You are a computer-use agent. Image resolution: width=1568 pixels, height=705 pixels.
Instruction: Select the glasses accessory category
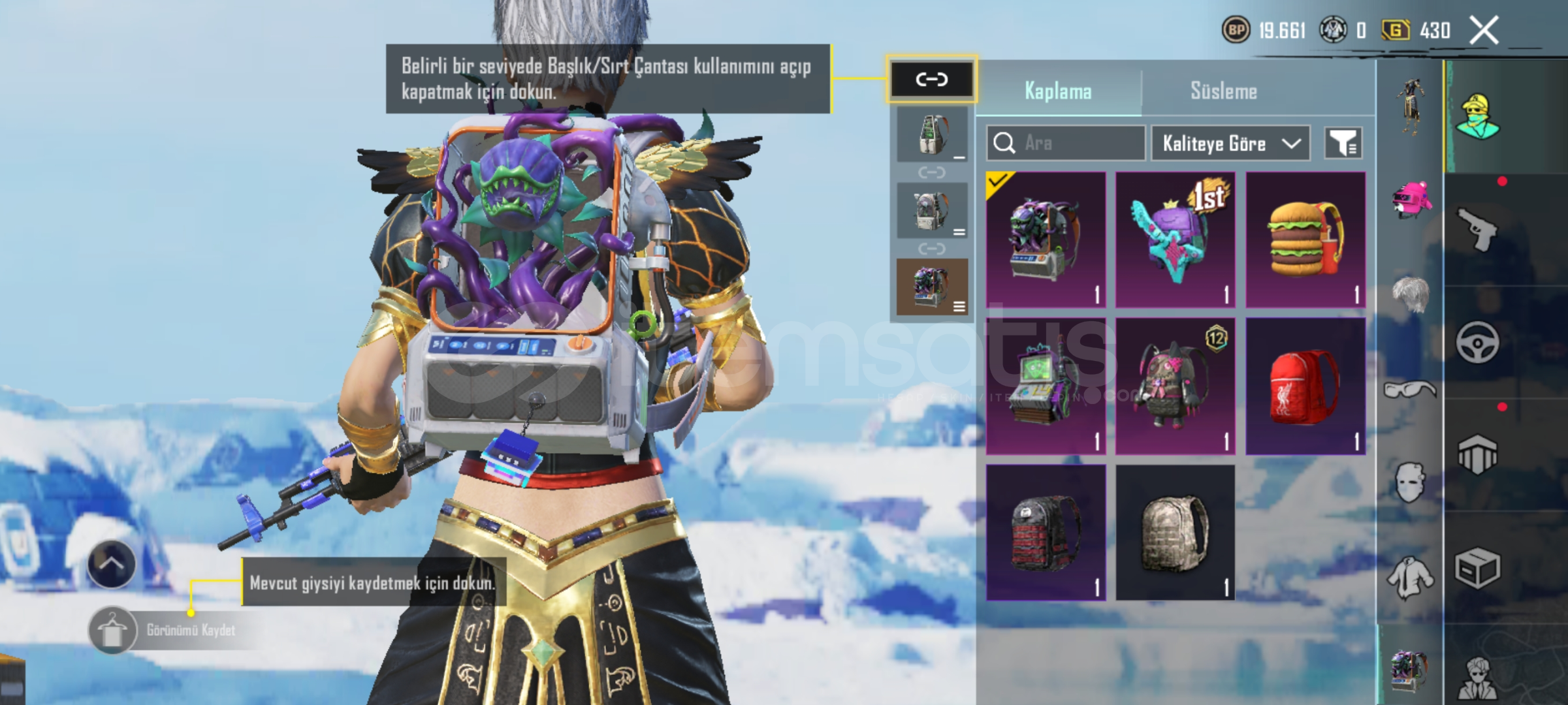(1409, 390)
